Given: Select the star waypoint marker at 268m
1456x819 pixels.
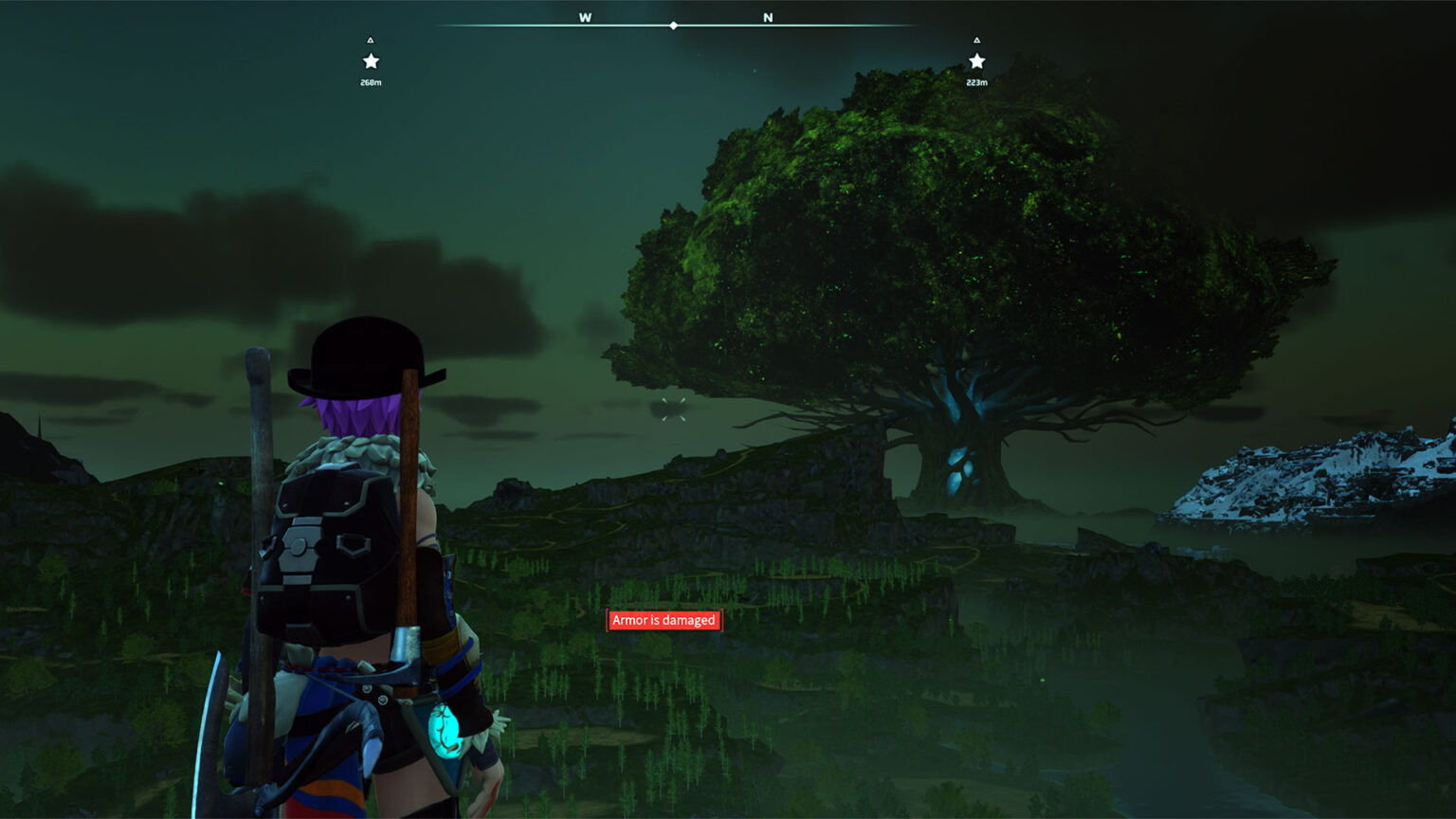Looking at the screenshot, I should coord(371,62).
